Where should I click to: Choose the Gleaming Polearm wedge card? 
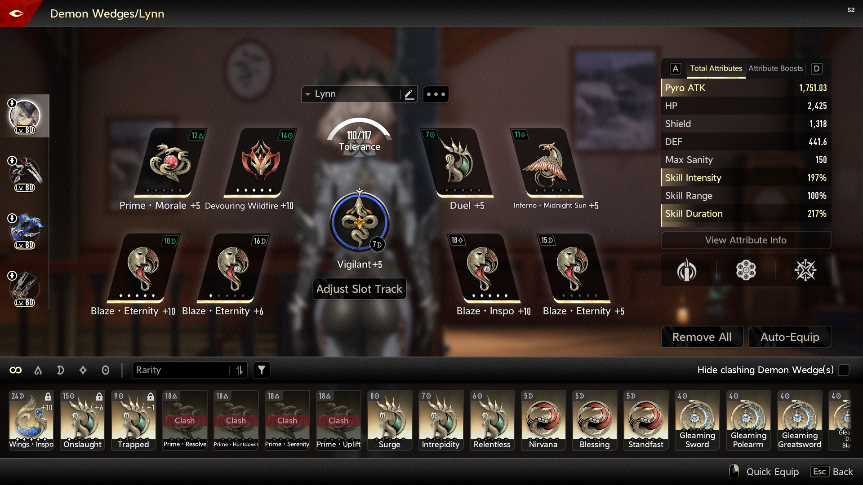tap(748, 418)
